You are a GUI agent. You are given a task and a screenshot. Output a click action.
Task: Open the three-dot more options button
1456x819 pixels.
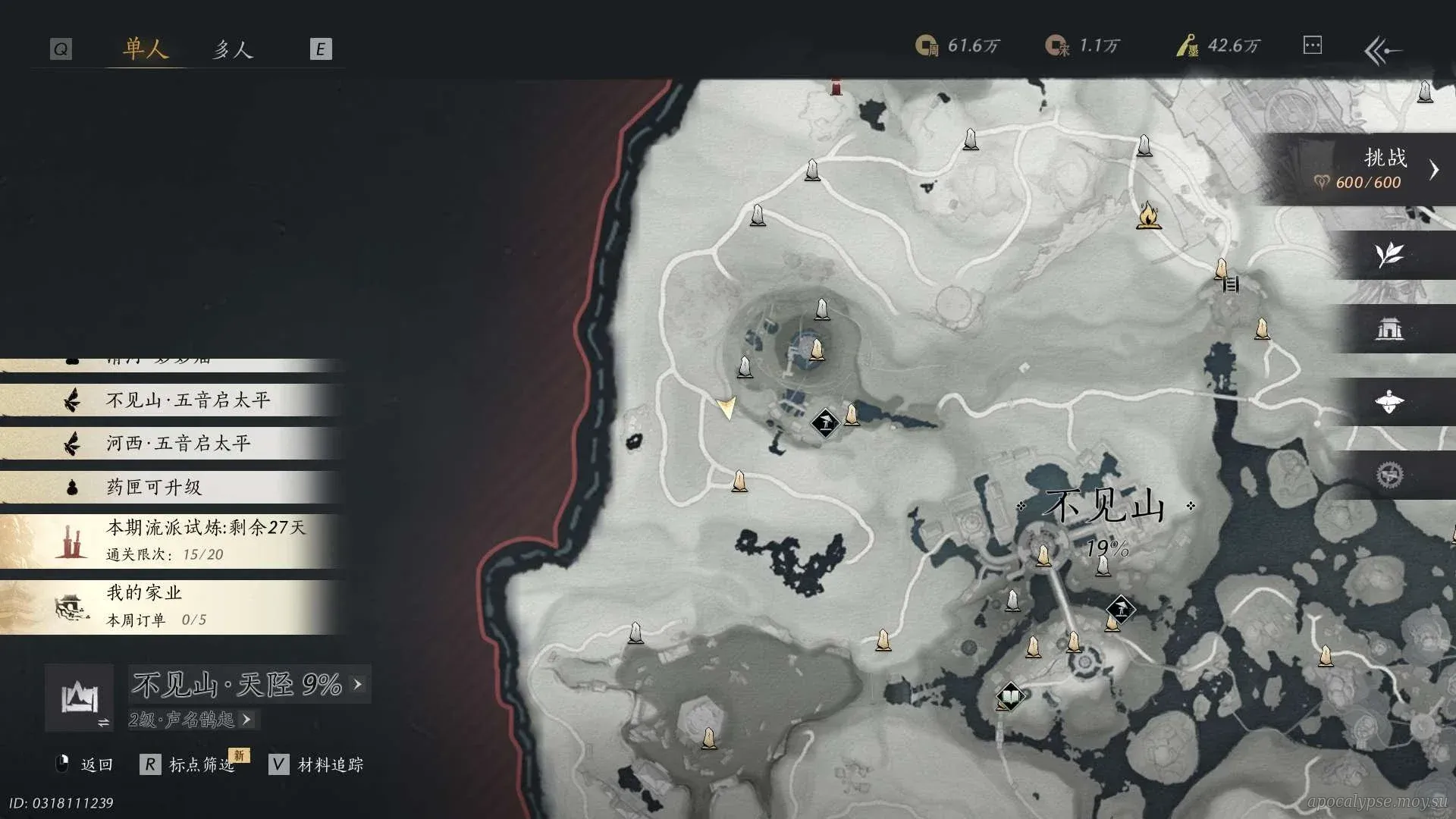[1312, 45]
